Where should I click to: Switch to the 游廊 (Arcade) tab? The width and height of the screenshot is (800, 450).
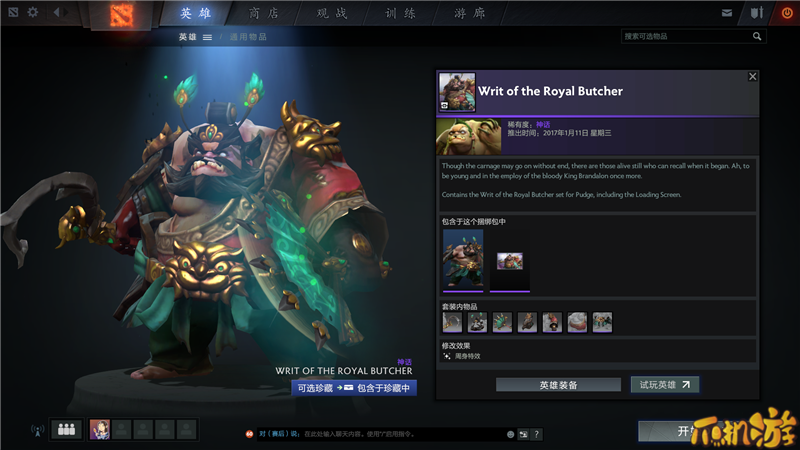(x=468, y=14)
